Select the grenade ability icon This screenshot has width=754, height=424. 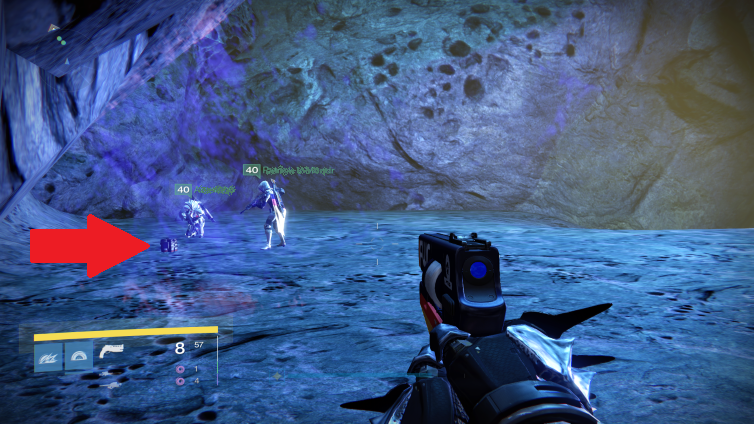click(49, 357)
